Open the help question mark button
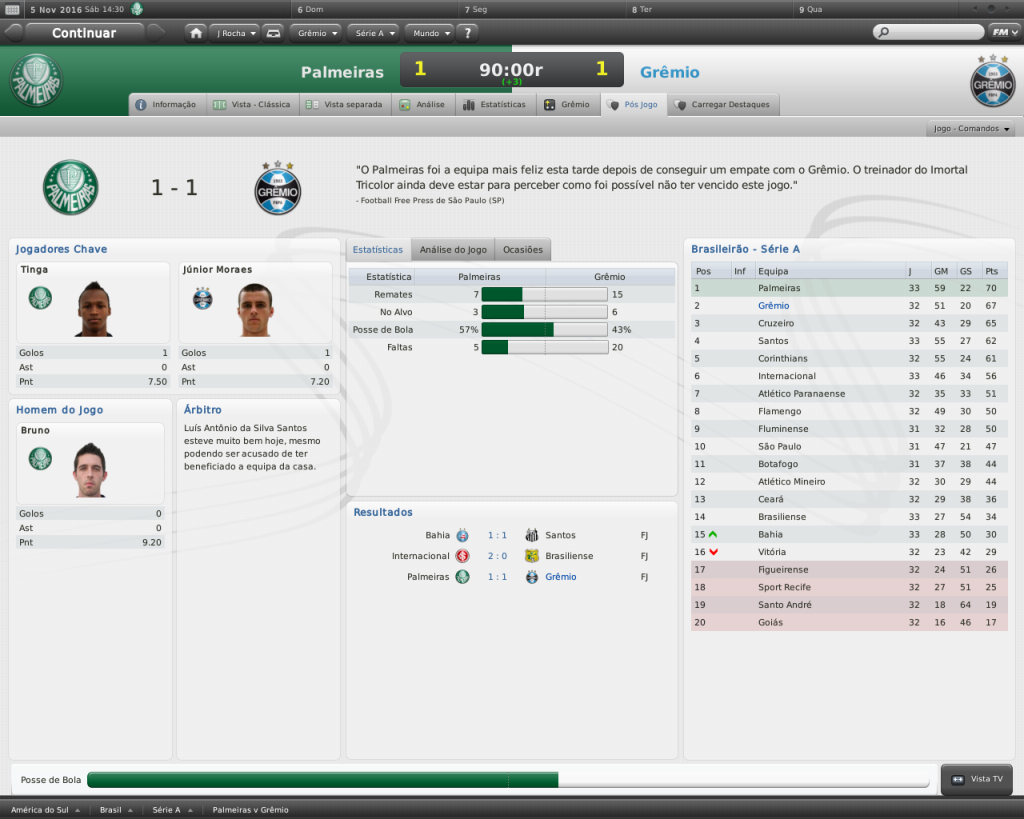Viewport: 1024px width, 819px height. click(468, 33)
